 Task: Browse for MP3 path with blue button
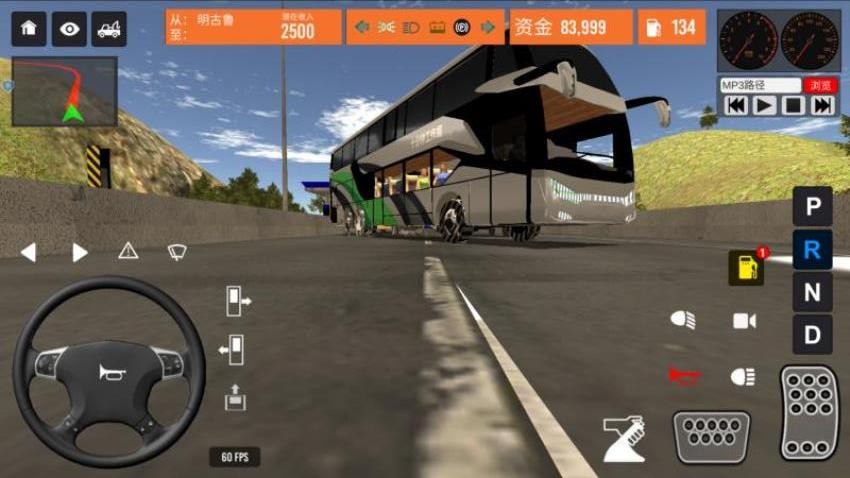[x=822, y=85]
